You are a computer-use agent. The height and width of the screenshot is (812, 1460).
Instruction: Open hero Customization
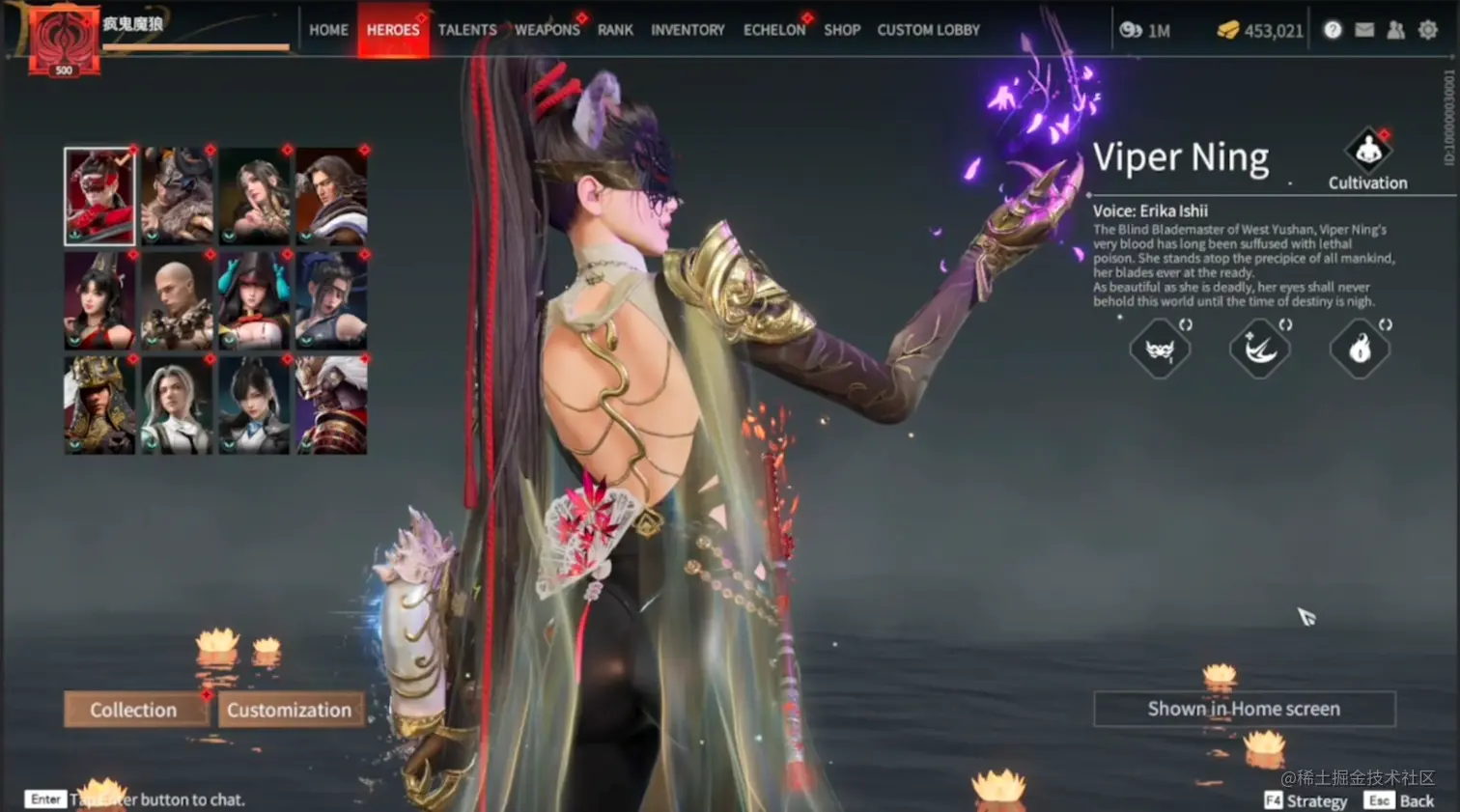click(x=290, y=710)
